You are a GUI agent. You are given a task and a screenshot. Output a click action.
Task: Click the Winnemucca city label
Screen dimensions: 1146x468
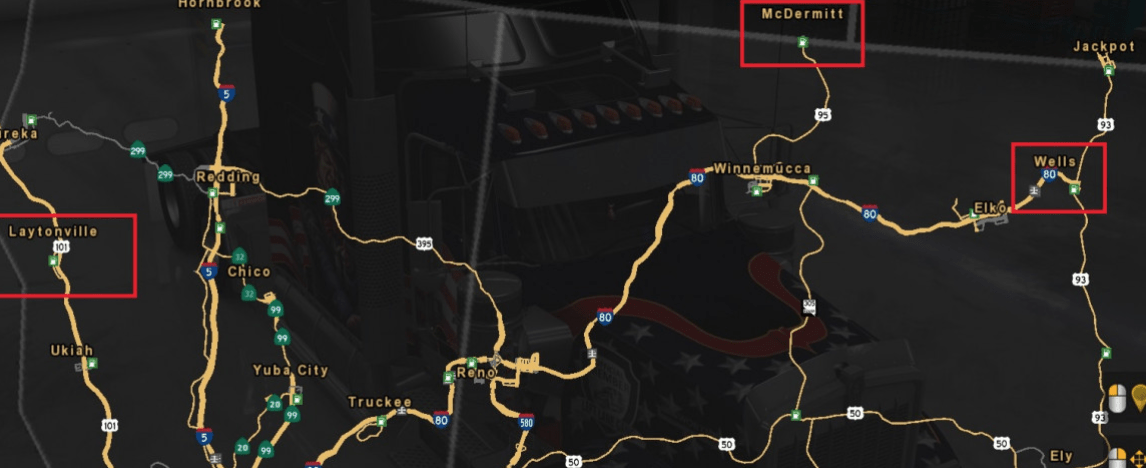[762, 168]
